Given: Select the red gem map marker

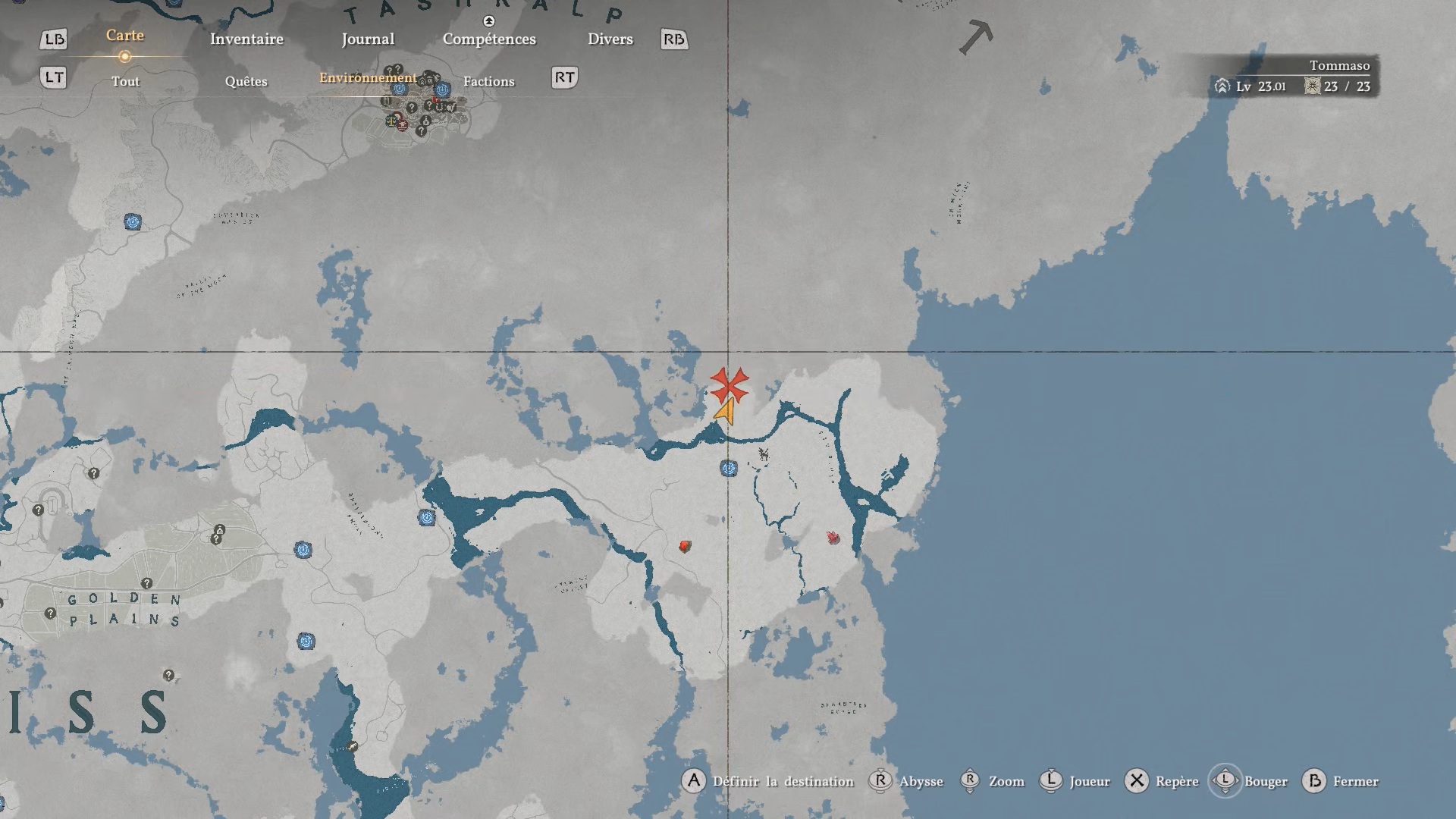Looking at the screenshot, I should coord(685,546).
